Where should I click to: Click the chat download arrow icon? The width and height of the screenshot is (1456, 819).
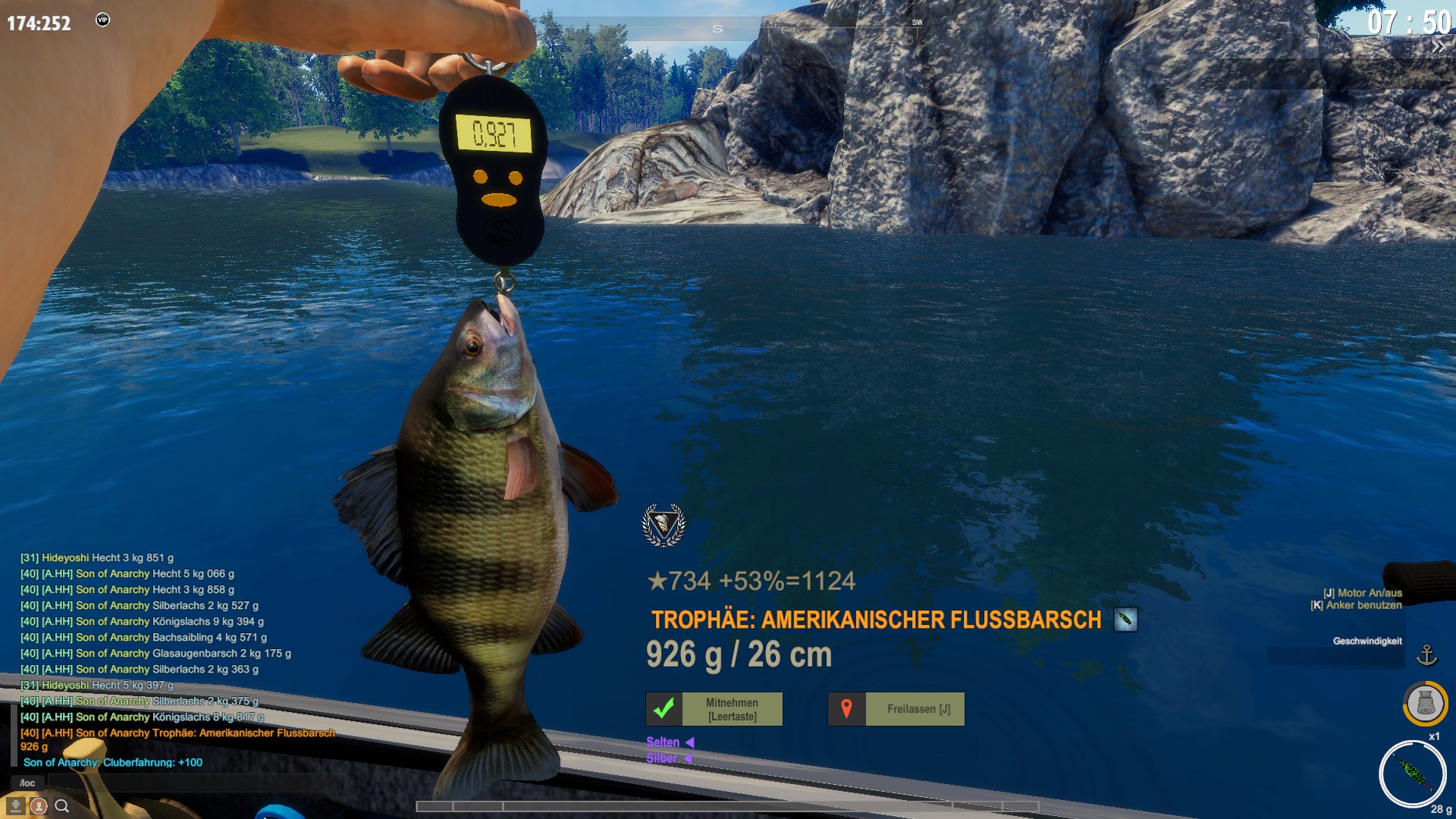[x=15, y=806]
